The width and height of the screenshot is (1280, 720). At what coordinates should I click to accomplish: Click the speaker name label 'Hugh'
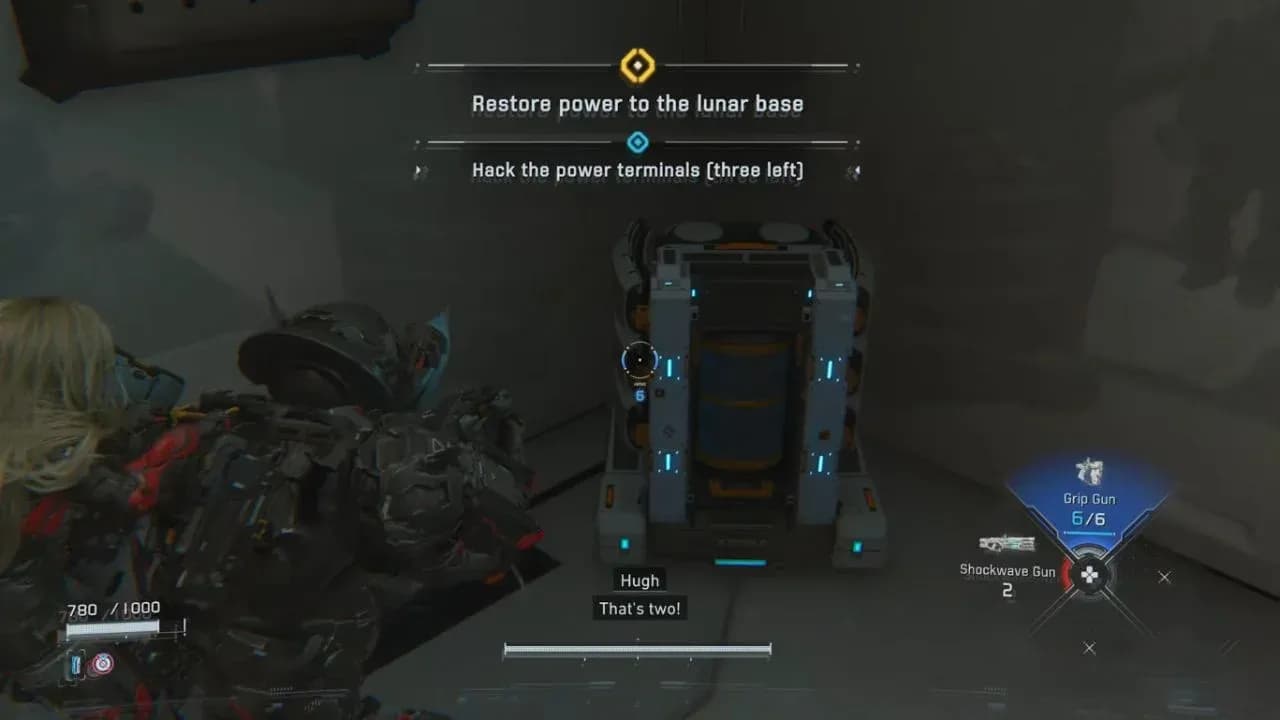pyautogui.click(x=639, y=580)
